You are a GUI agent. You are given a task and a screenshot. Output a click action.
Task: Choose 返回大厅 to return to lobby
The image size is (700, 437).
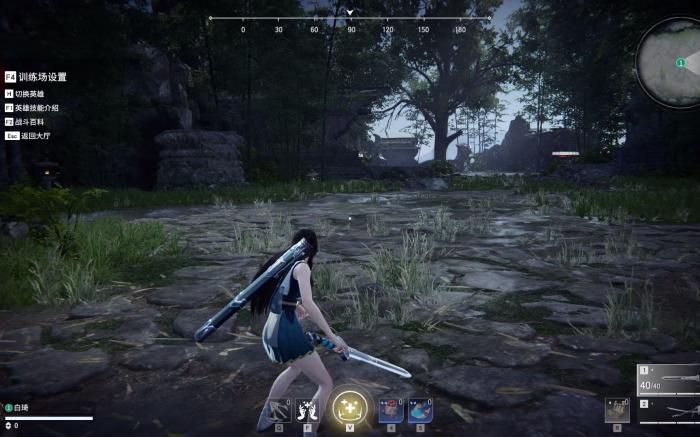point(34,134)
